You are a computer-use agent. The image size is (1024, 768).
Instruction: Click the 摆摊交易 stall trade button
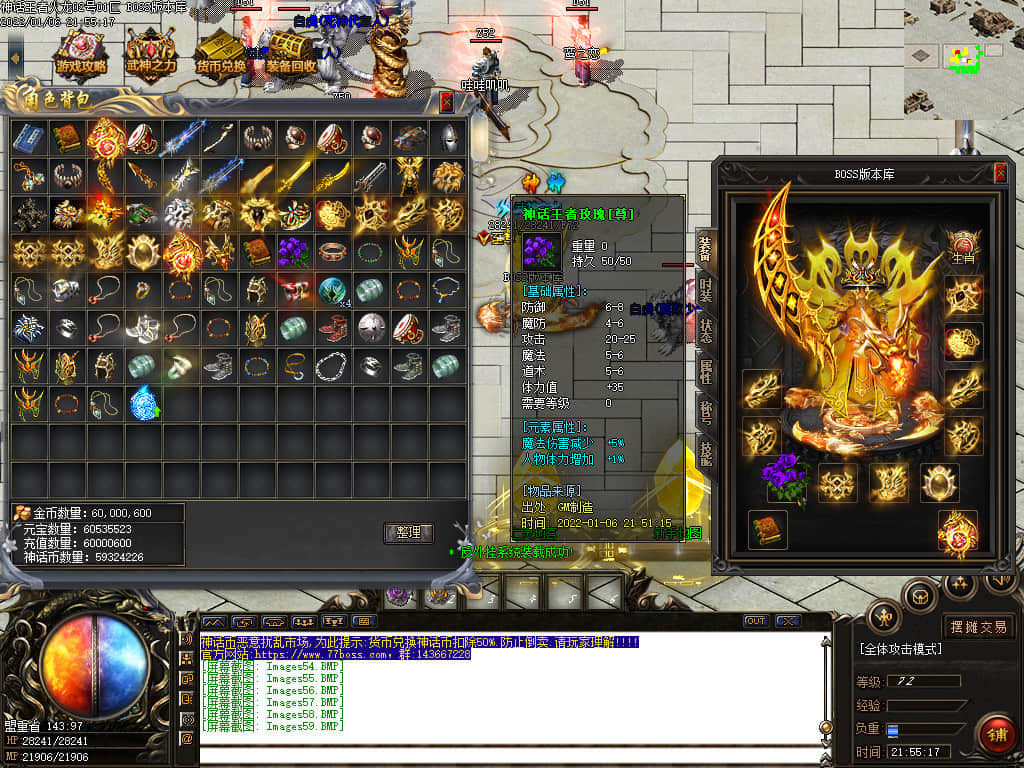[x=977, y=627]
